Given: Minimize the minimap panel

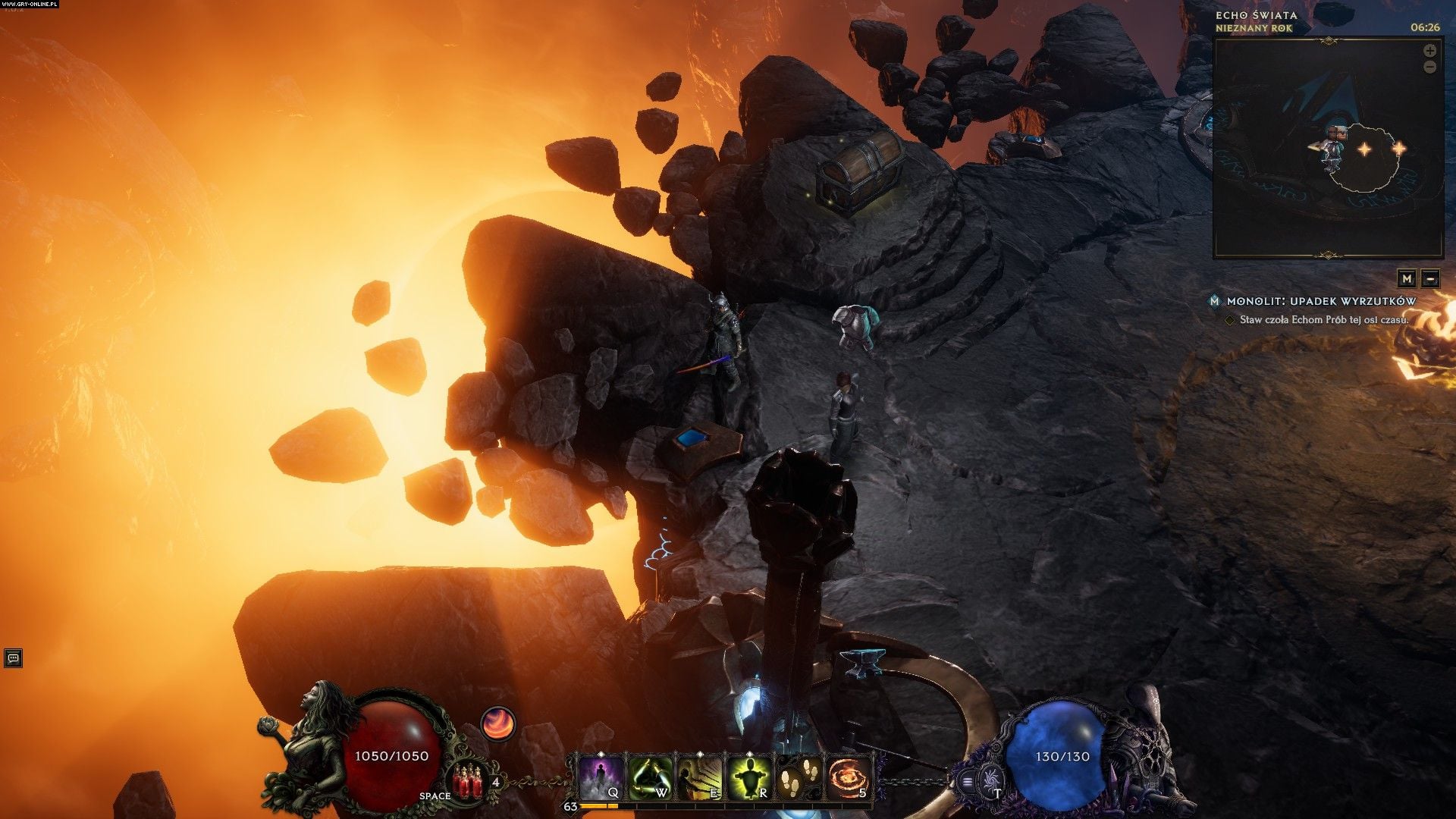Looking at the screenshot, I should 1430,278.
